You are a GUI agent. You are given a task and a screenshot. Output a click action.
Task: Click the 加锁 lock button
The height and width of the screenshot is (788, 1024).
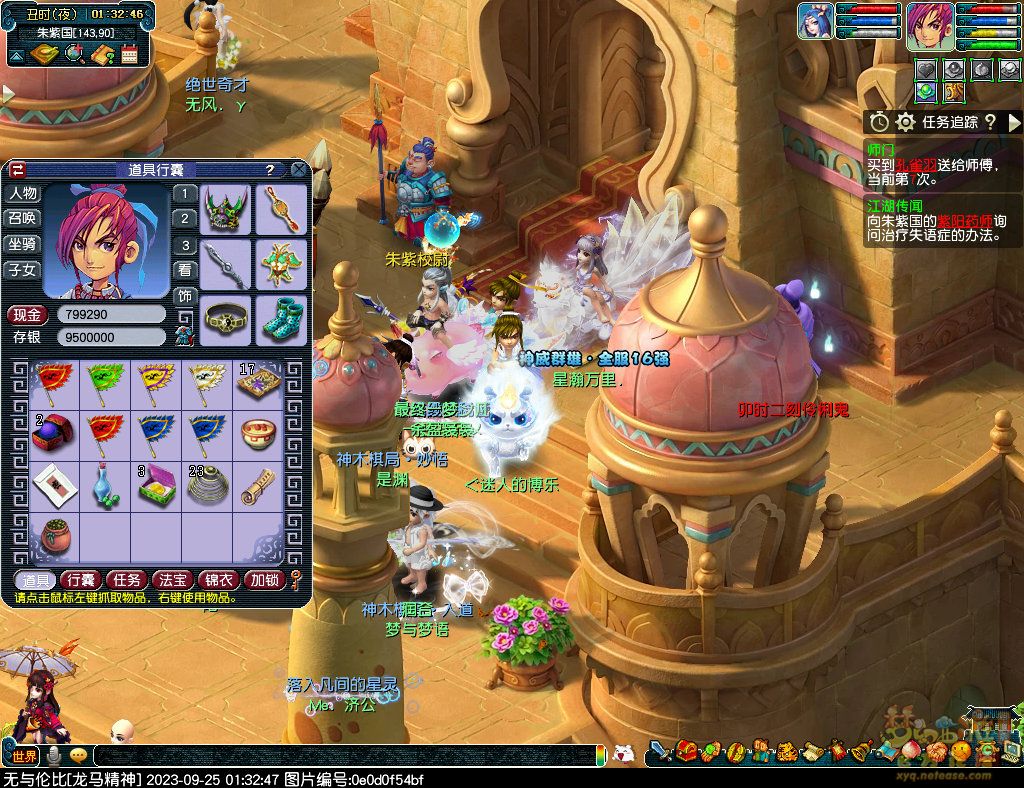(265, 580)
